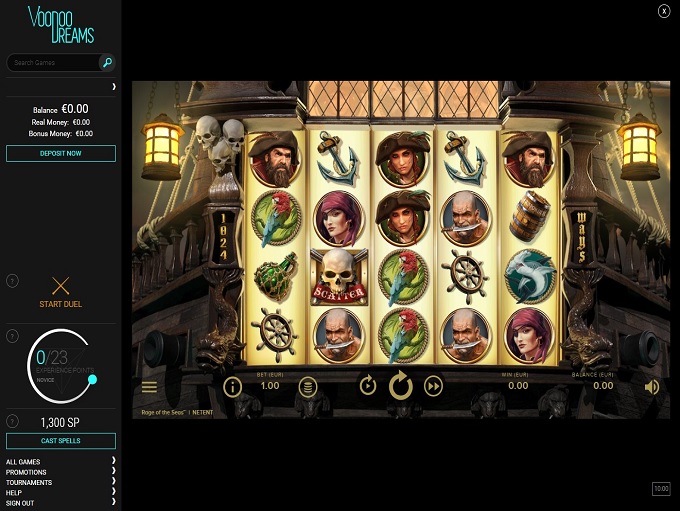This screenshot has width=680, height=511.
Task: Click the magnifier search icon
Action: pos(107,62)
